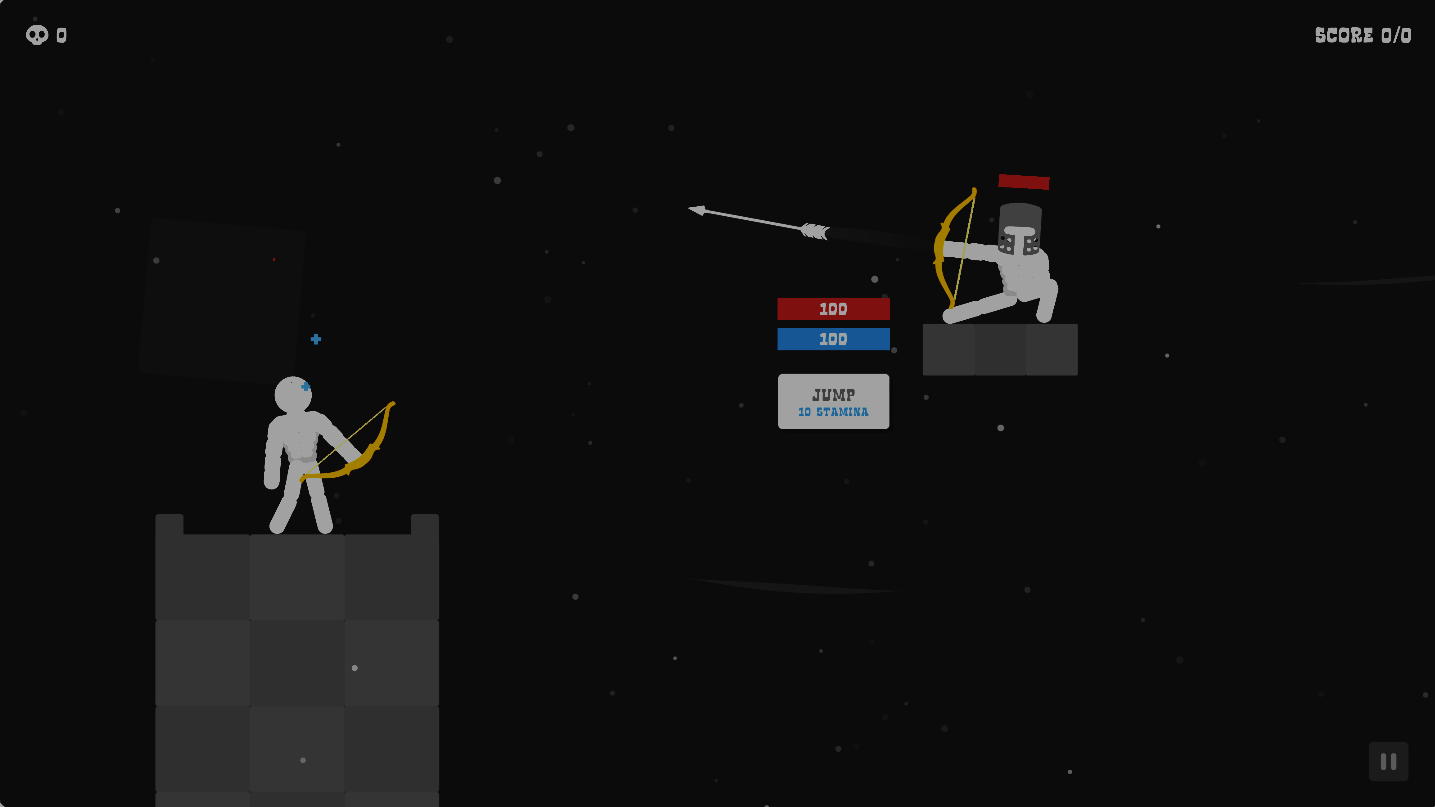The width and height of the screenshot is (1435, 807).
Task: Click the zero count beside the skull icon
Action: click(x=62, y=35)
